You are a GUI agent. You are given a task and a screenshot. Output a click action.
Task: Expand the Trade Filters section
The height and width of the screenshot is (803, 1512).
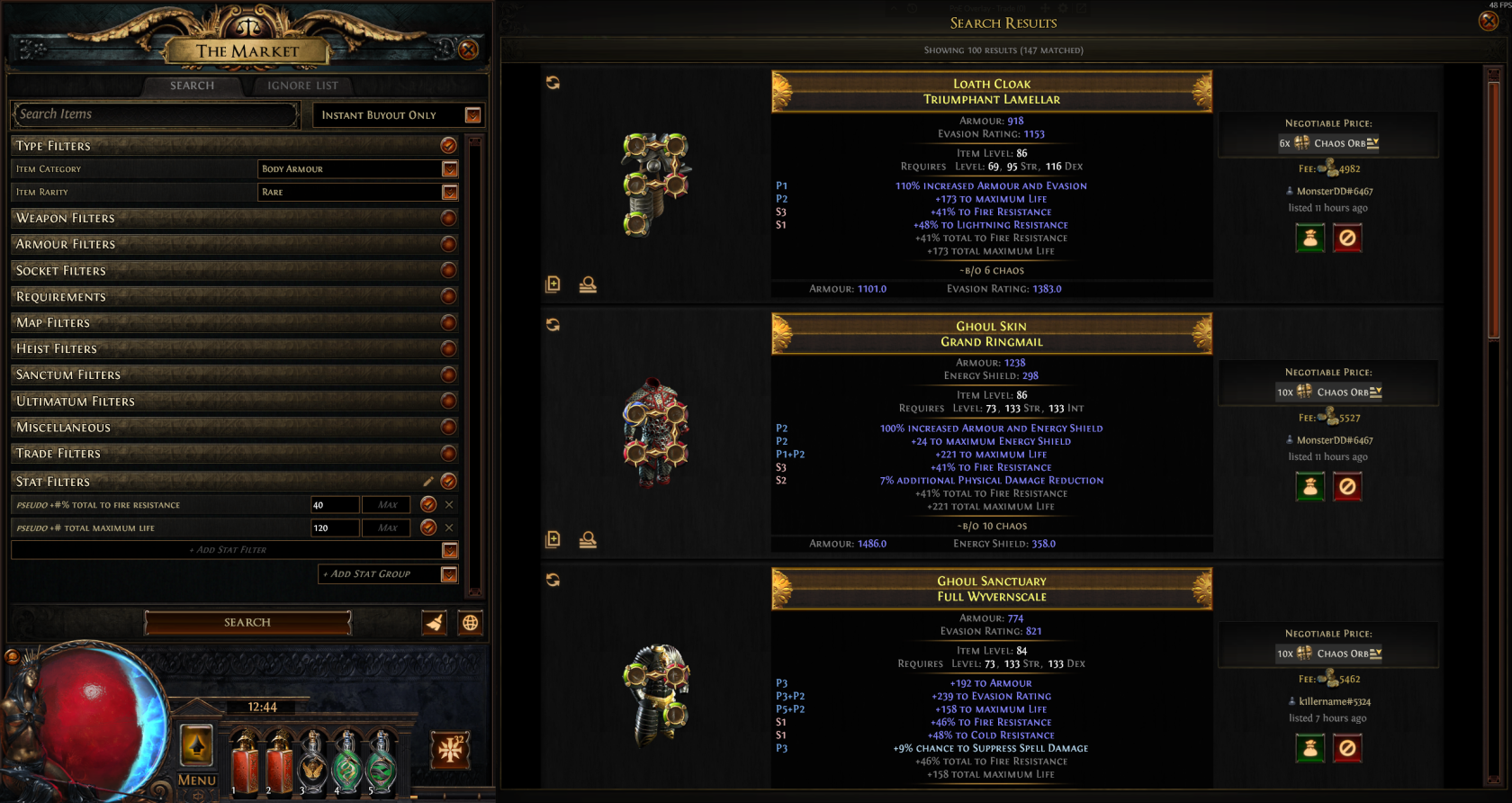pos(448,453)
